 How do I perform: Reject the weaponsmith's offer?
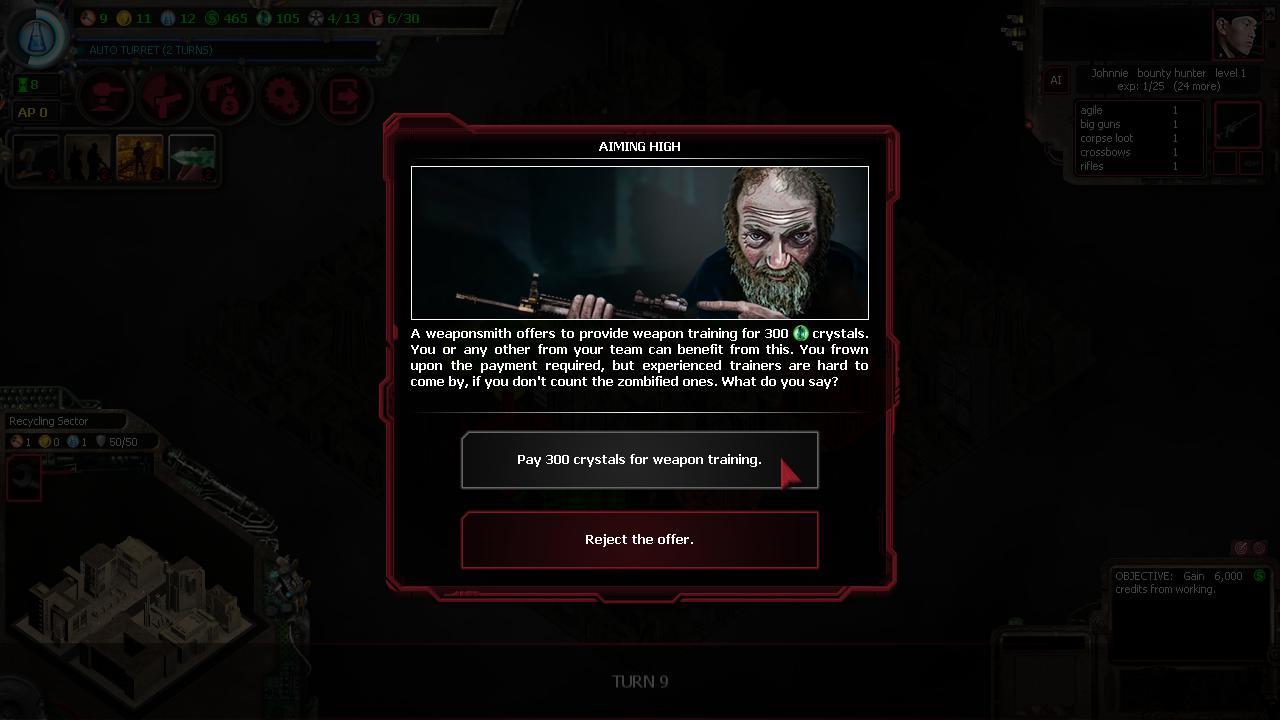pyautogui.click(x=639, y=539)
